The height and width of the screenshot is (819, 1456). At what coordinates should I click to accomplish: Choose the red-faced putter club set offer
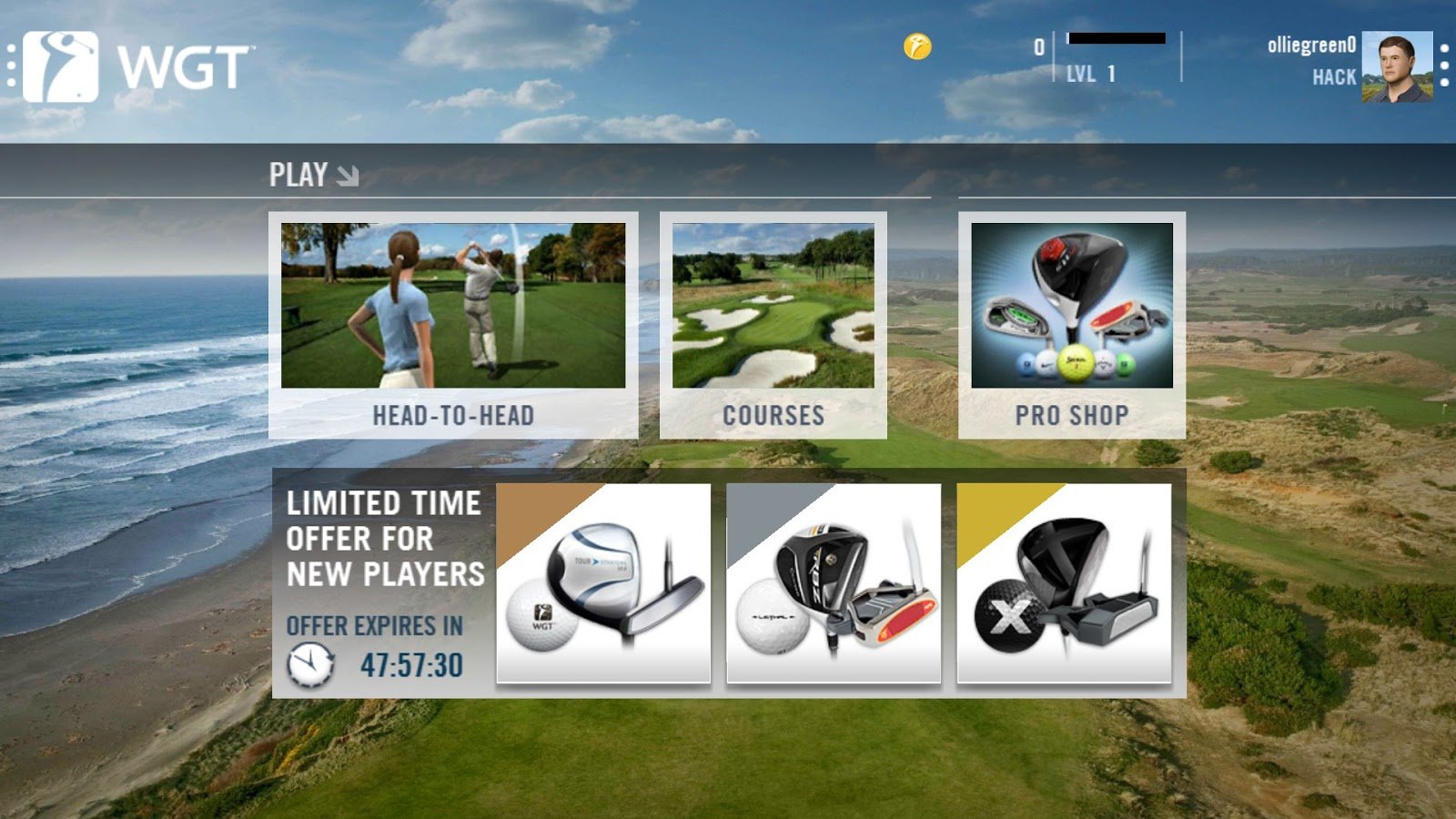click(x=833, y=583)
